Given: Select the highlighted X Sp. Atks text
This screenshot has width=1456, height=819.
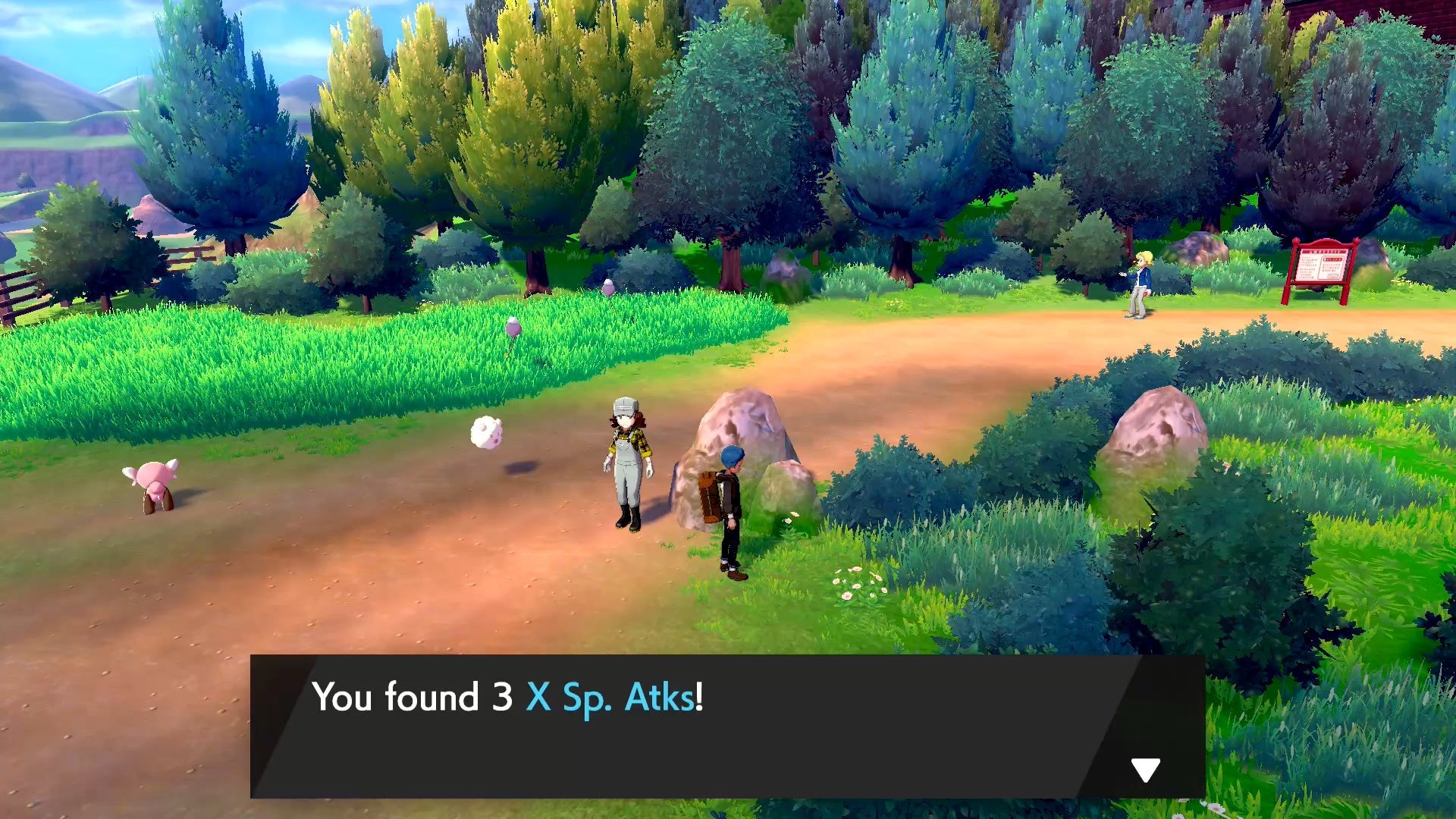Looking at the screenshot, I should 605,698.
